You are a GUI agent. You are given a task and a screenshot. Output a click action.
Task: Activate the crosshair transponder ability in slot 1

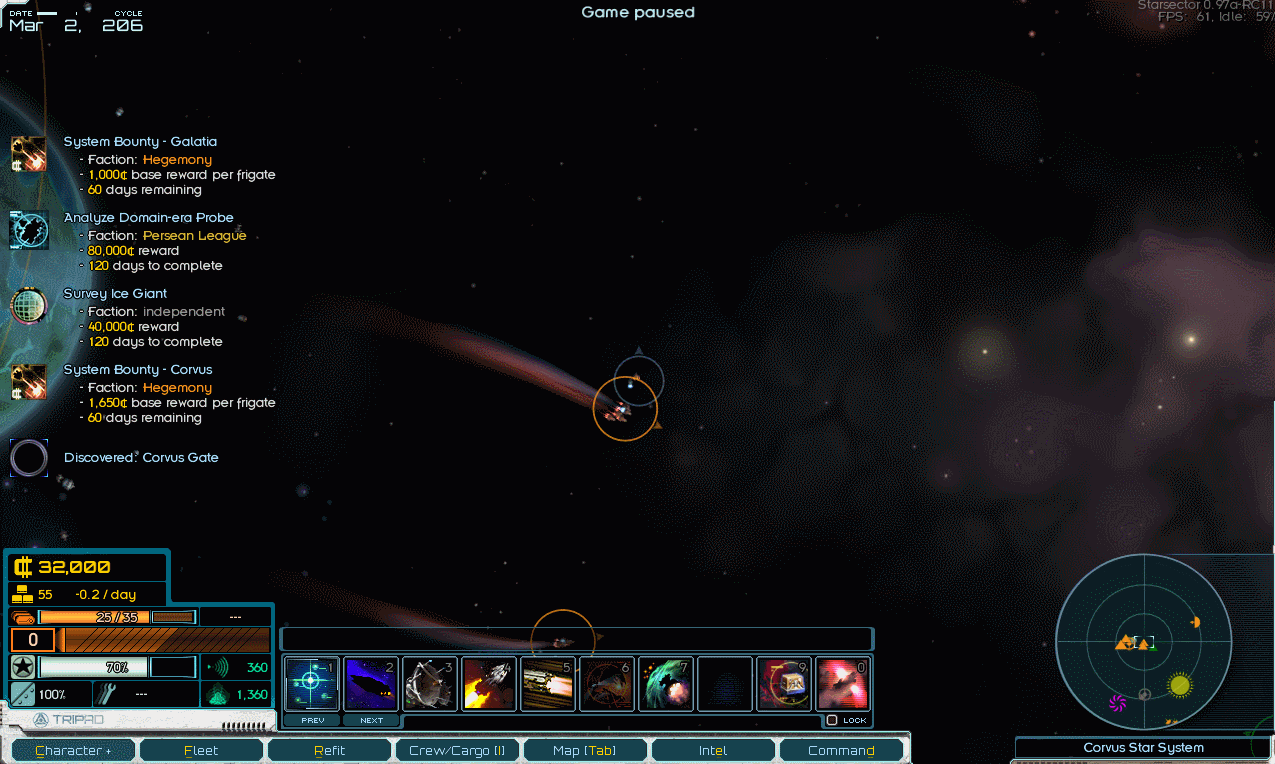312,684
